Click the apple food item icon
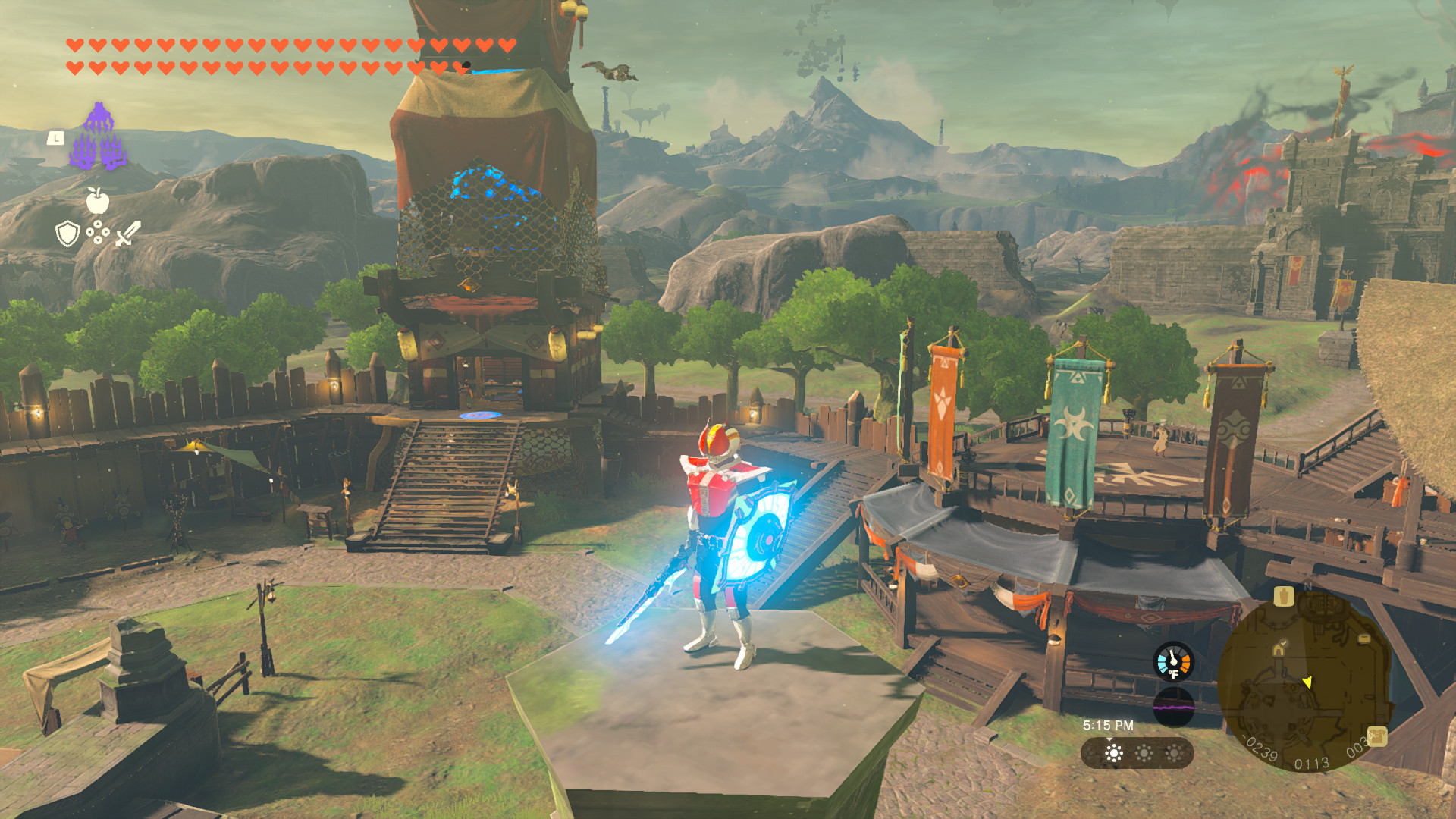Image resolution: width=1456 pixels, height=819 pixels. (x=96, y=204)
